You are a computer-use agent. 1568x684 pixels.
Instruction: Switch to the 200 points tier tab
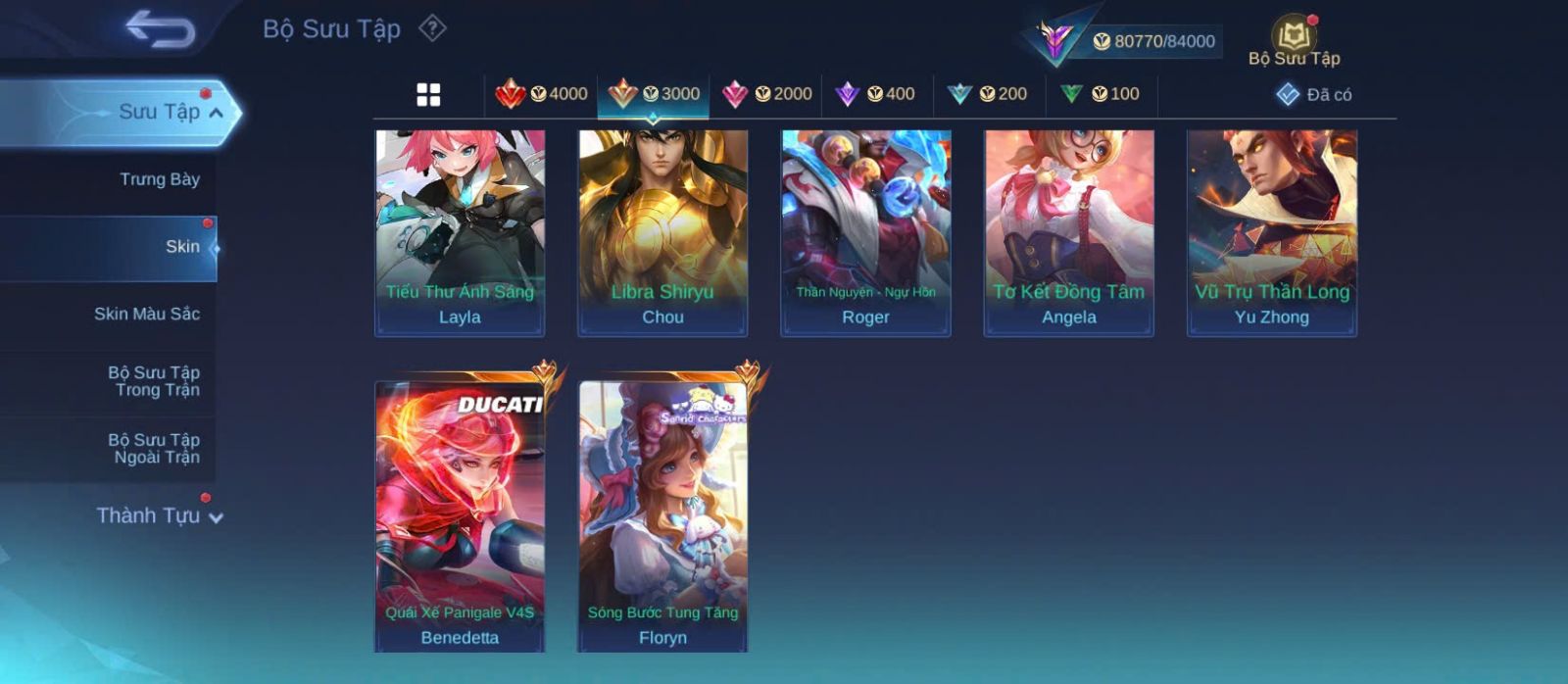(988, 94)
